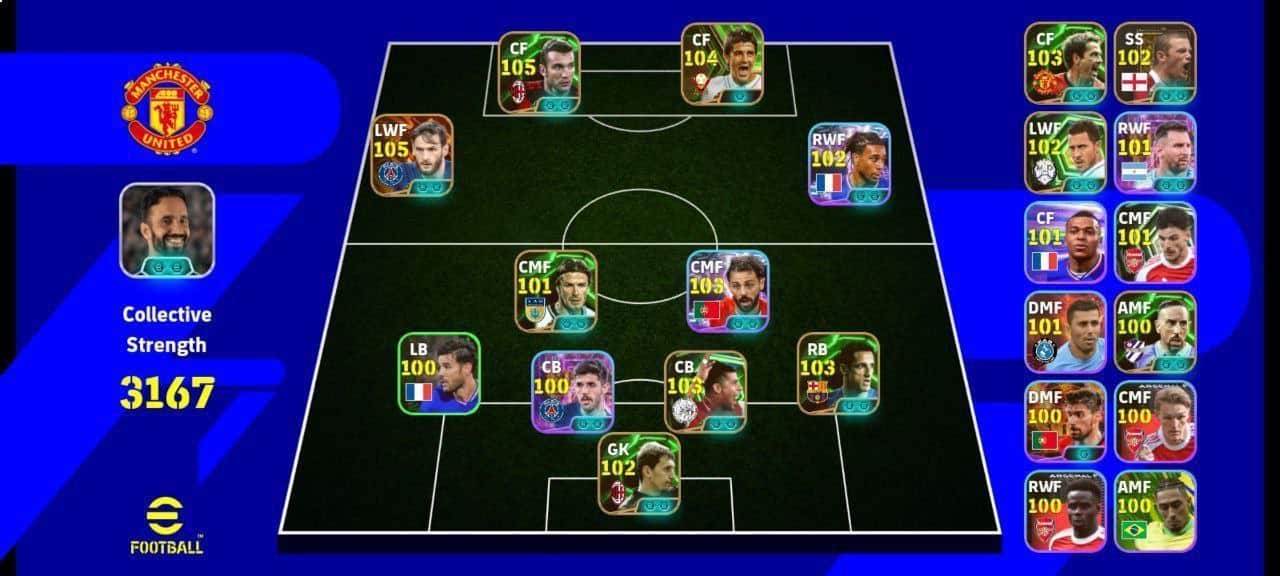Pick the RWF 101 Argentina substitute card
This screenshot has height=576, width=1280.
(1155, 153)
